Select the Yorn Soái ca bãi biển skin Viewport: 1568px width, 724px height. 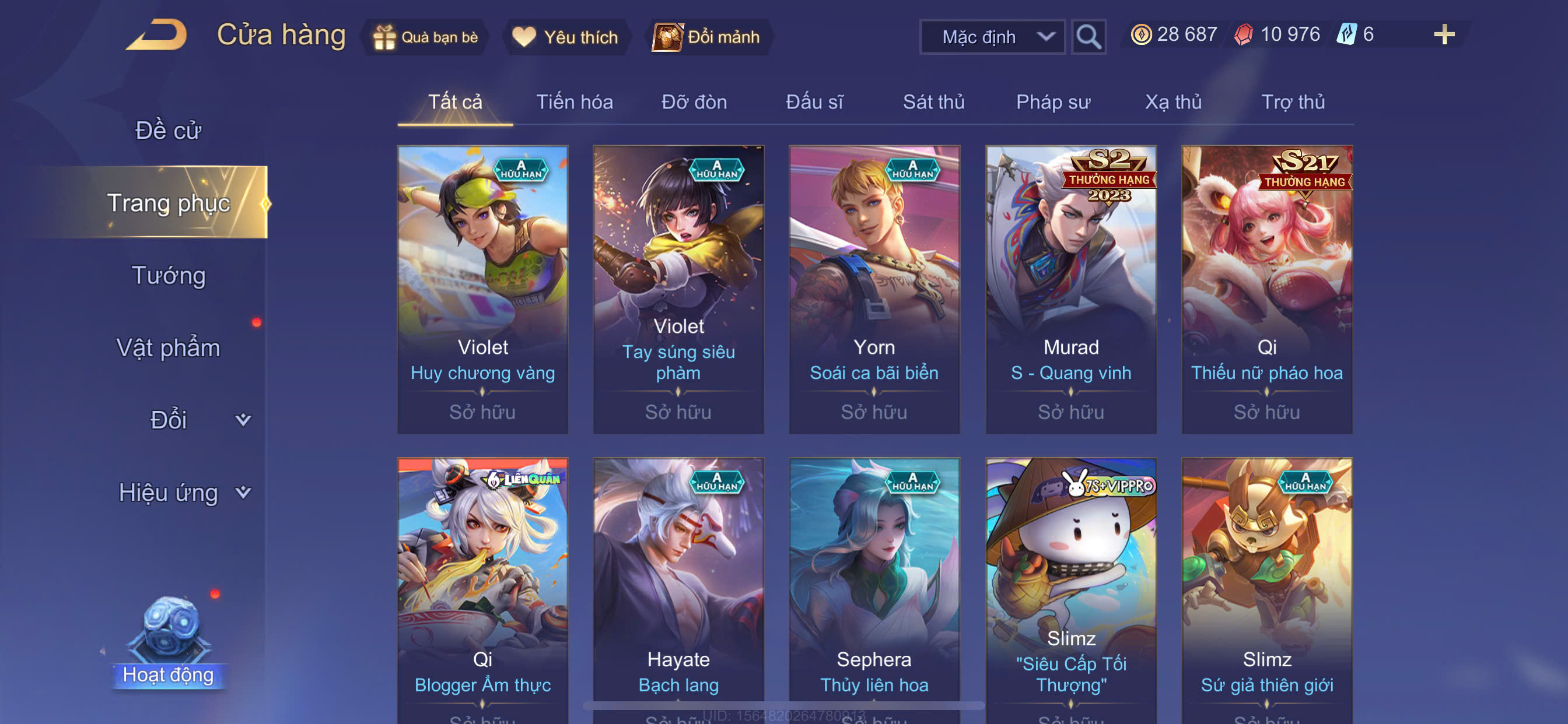coord(874,289)
